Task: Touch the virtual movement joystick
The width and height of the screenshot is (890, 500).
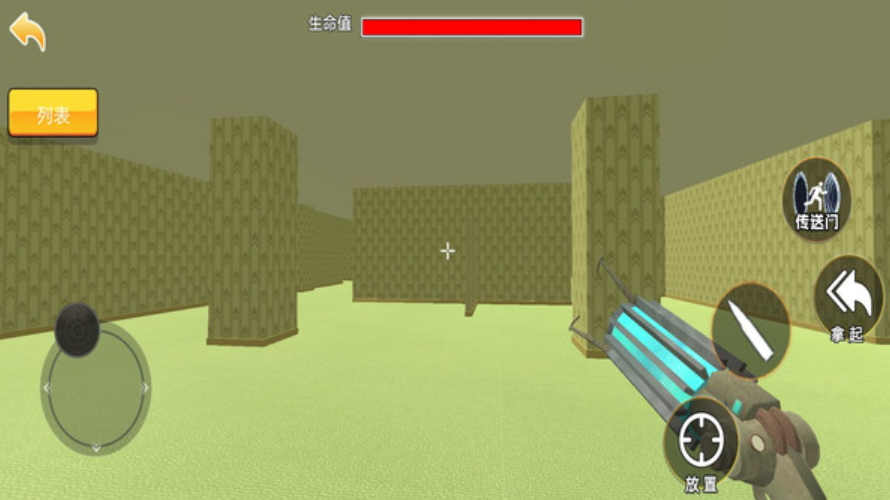Action: click(77, 330)
